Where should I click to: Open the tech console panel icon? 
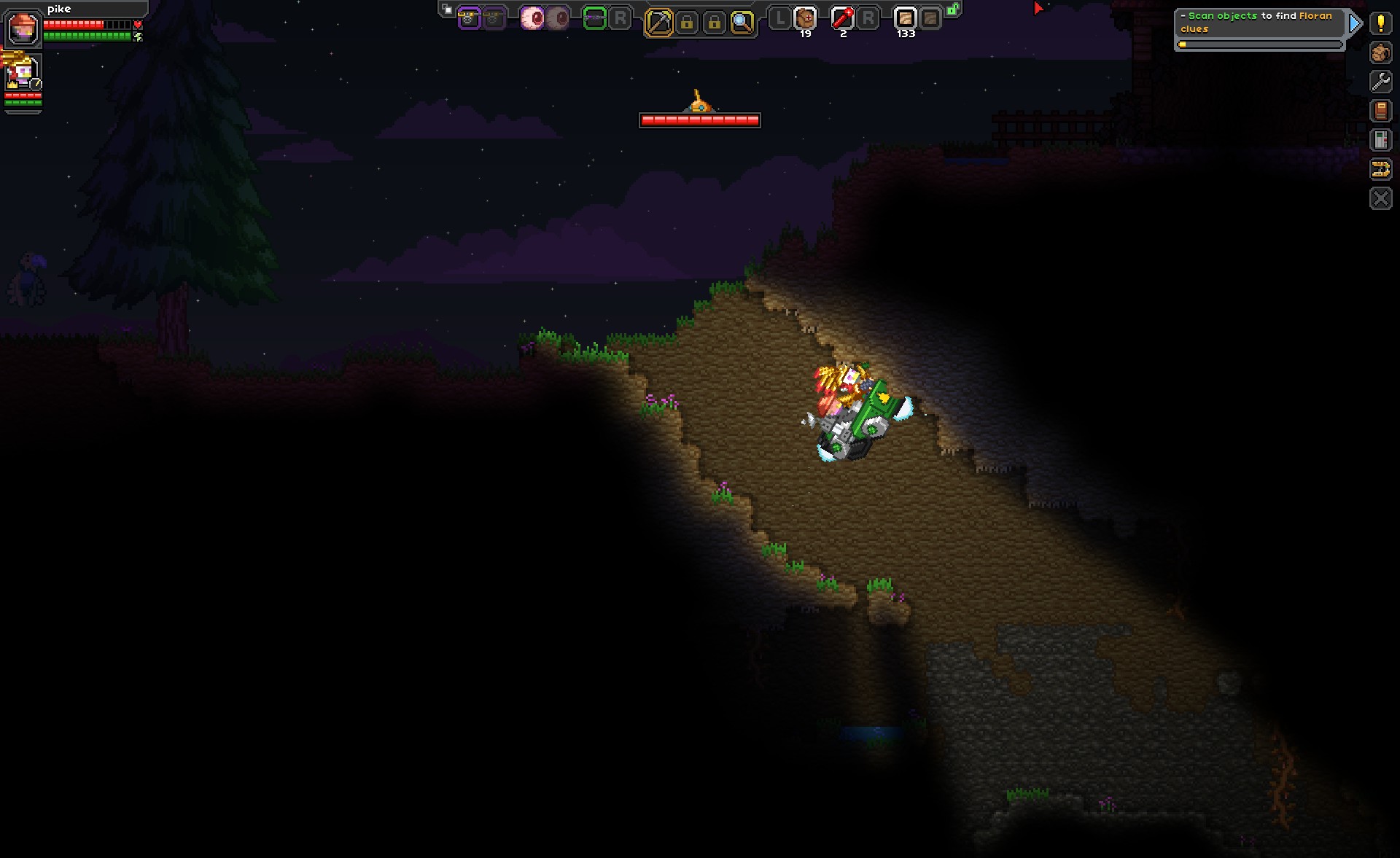coord(1380,140)
